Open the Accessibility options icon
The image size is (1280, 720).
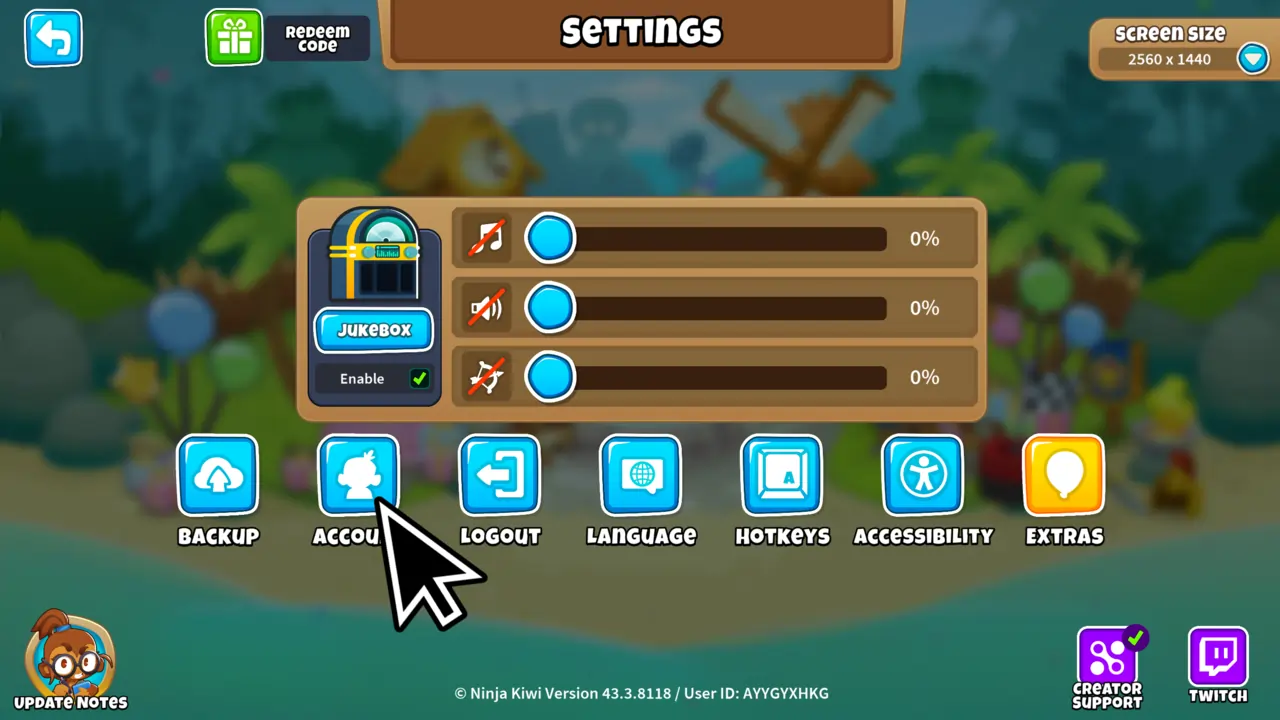point(923,475)
